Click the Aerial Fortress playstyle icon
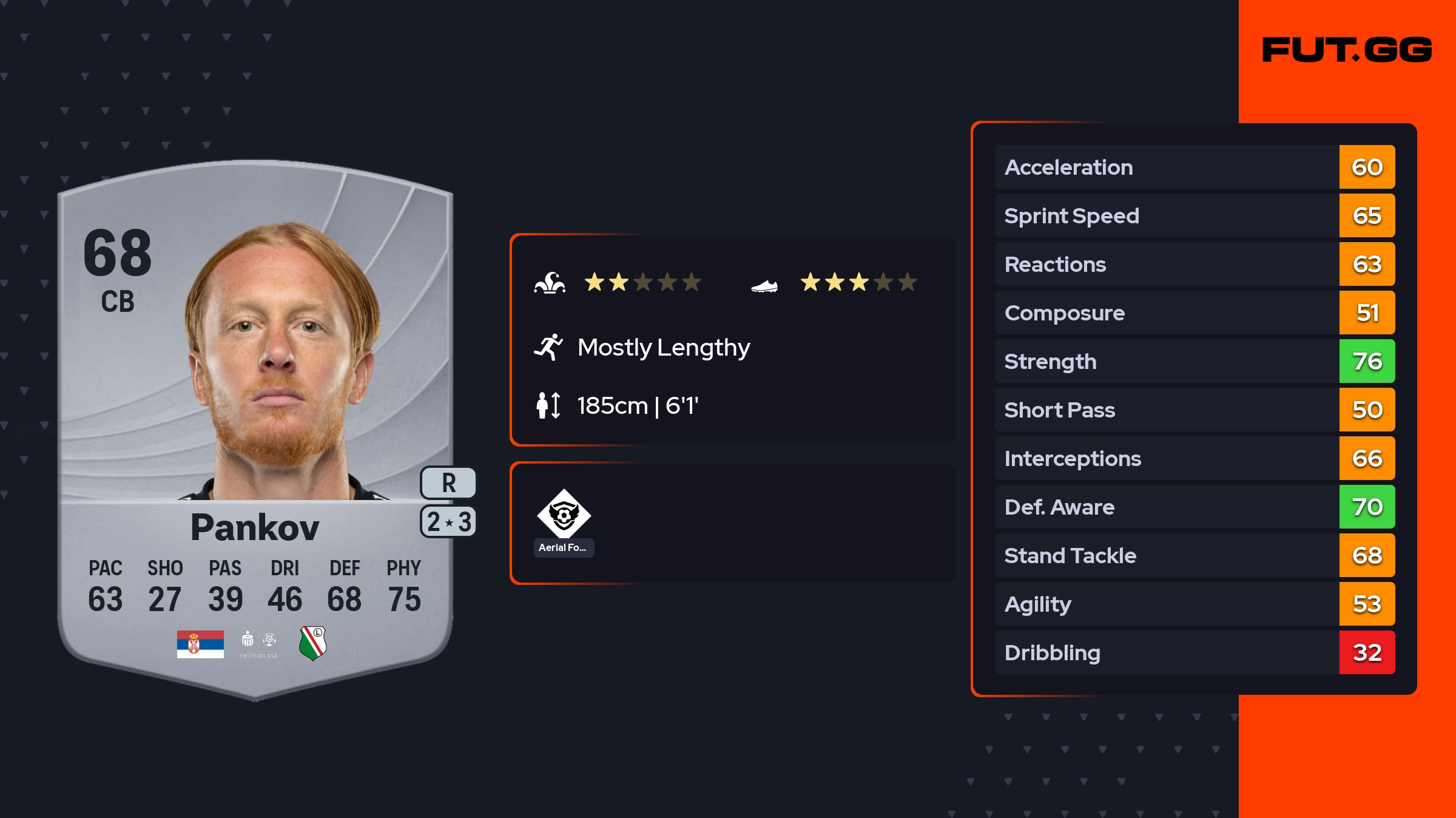The height and width of the screenshot is (818, 1456). click(x=564, y=514)
